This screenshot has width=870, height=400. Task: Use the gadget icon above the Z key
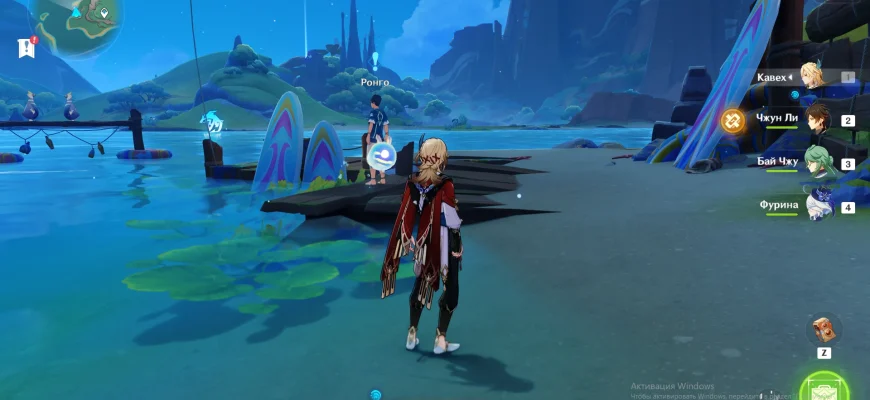(x=824, y=329)
